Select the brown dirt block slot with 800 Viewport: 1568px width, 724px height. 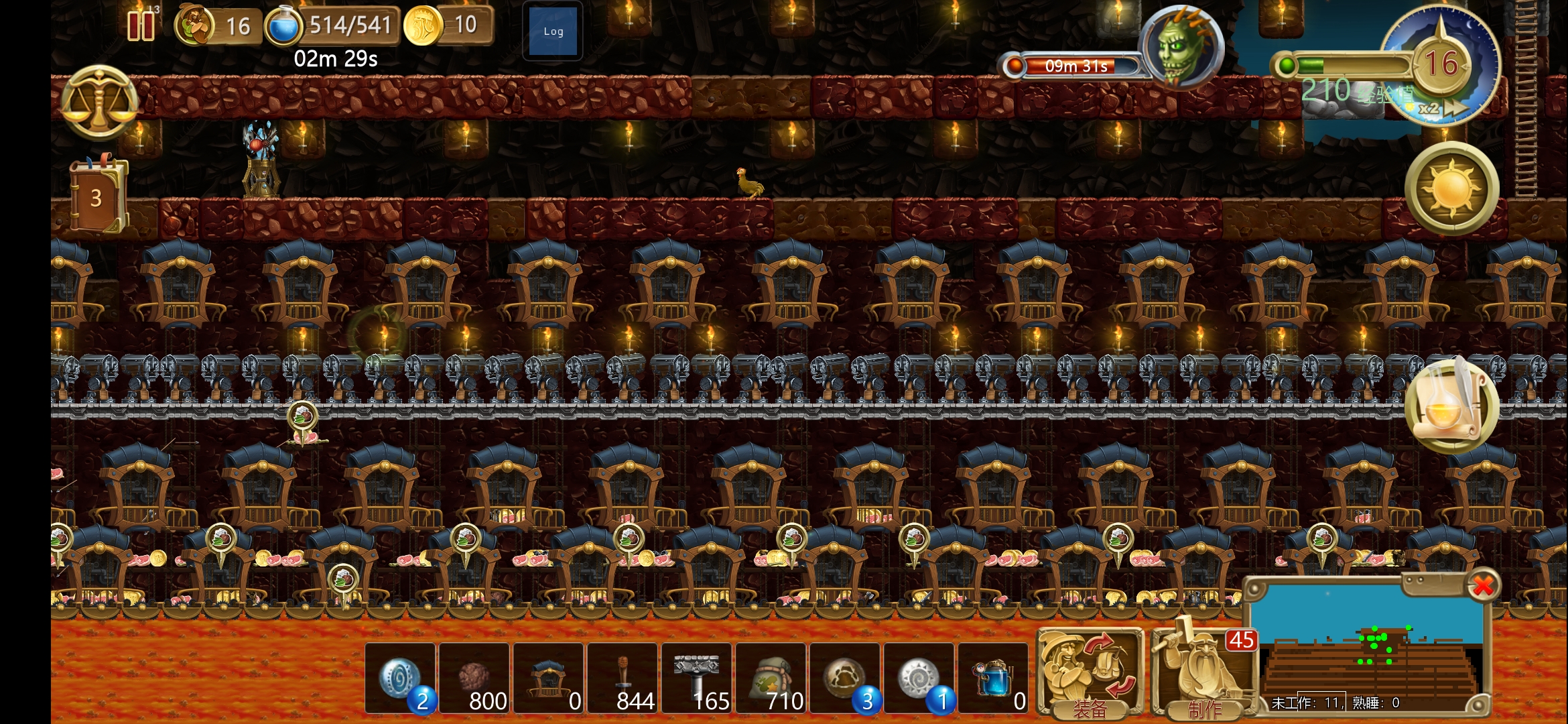[474, 678]
